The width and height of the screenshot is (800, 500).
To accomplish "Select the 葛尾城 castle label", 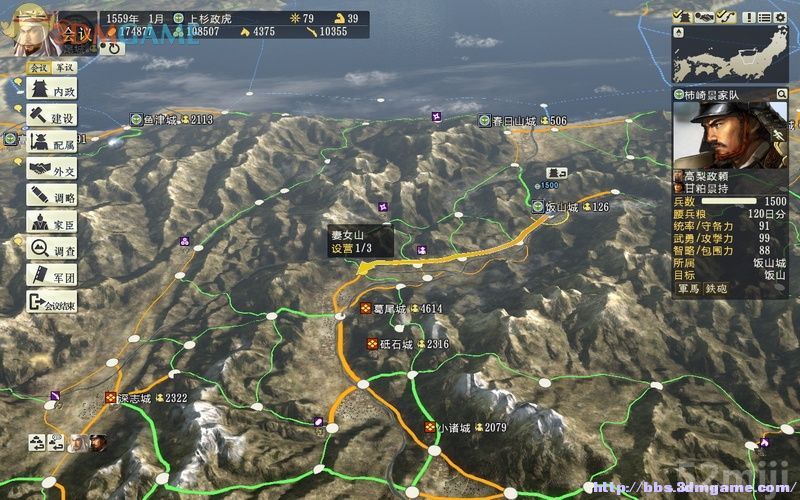I will coord(388,309).
